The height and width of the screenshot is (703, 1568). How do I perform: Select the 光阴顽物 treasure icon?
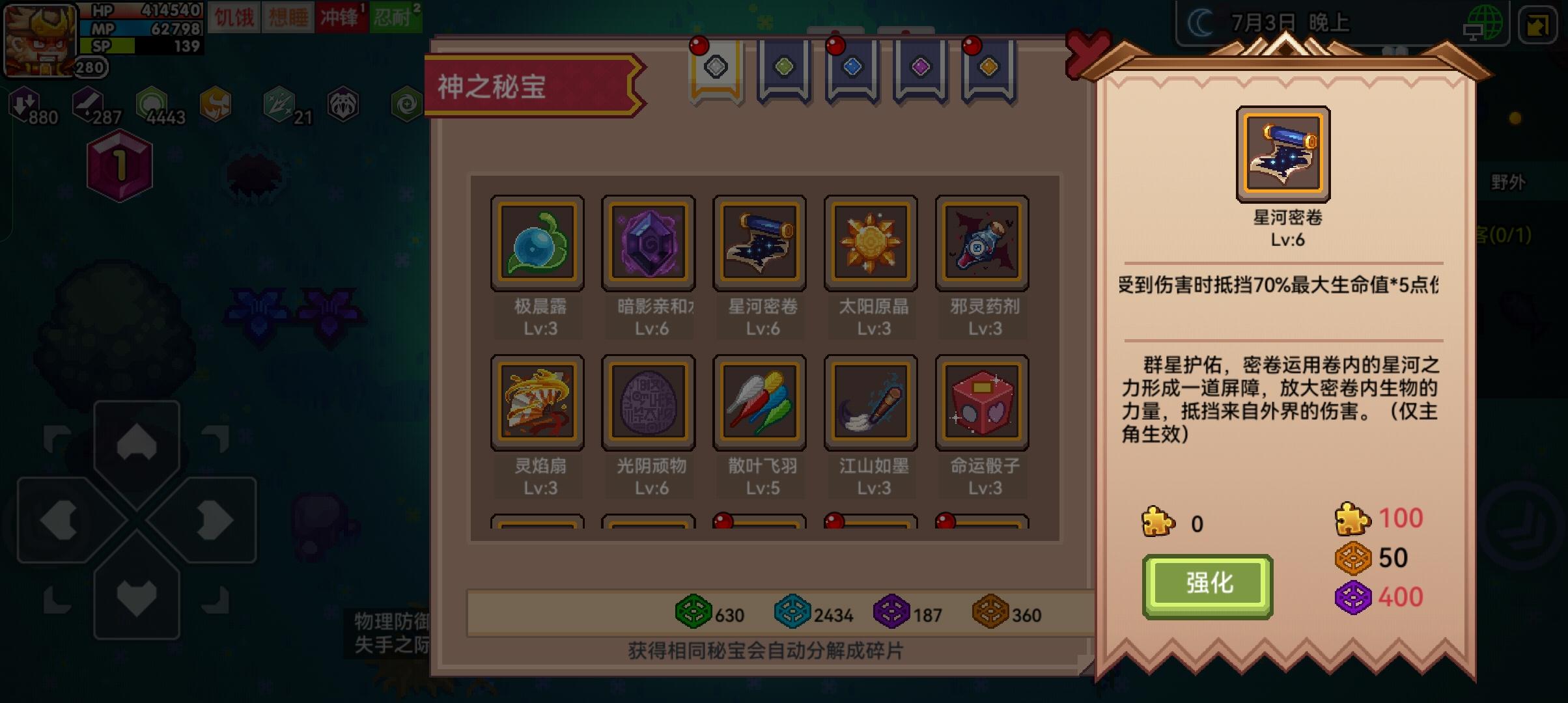(649, 402)
